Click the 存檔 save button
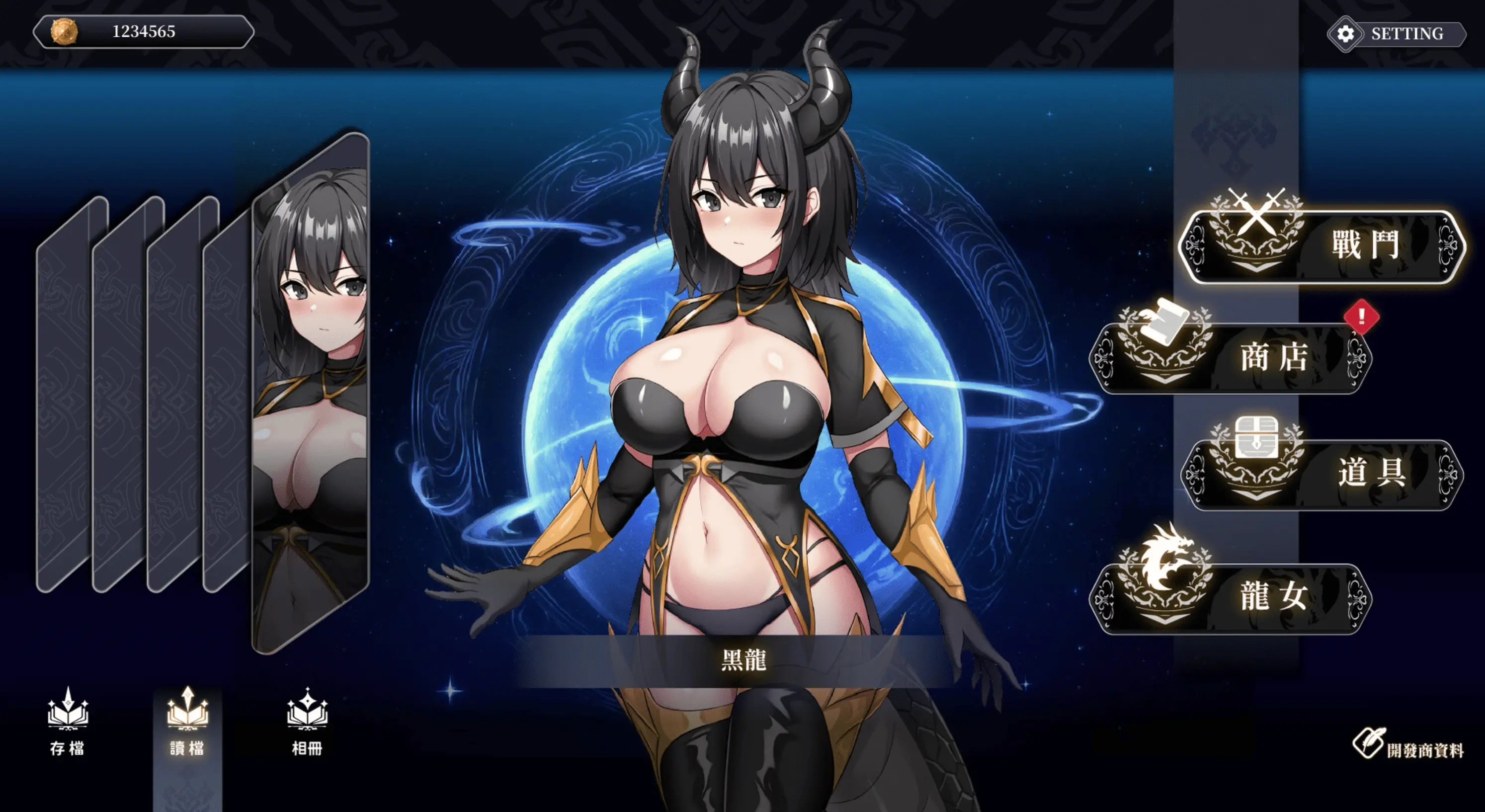Screen dimensions: 1485x812 pos(68,722)
